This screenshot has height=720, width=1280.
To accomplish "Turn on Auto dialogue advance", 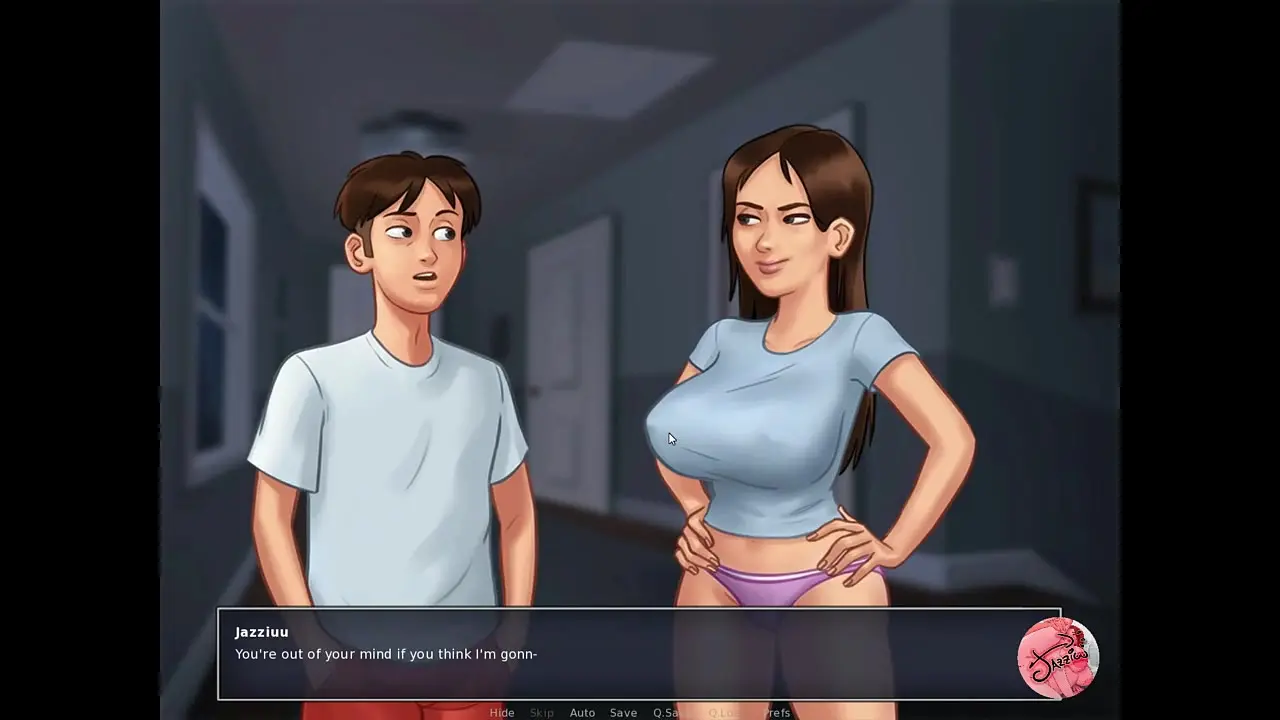I will (x=582, y=713).
